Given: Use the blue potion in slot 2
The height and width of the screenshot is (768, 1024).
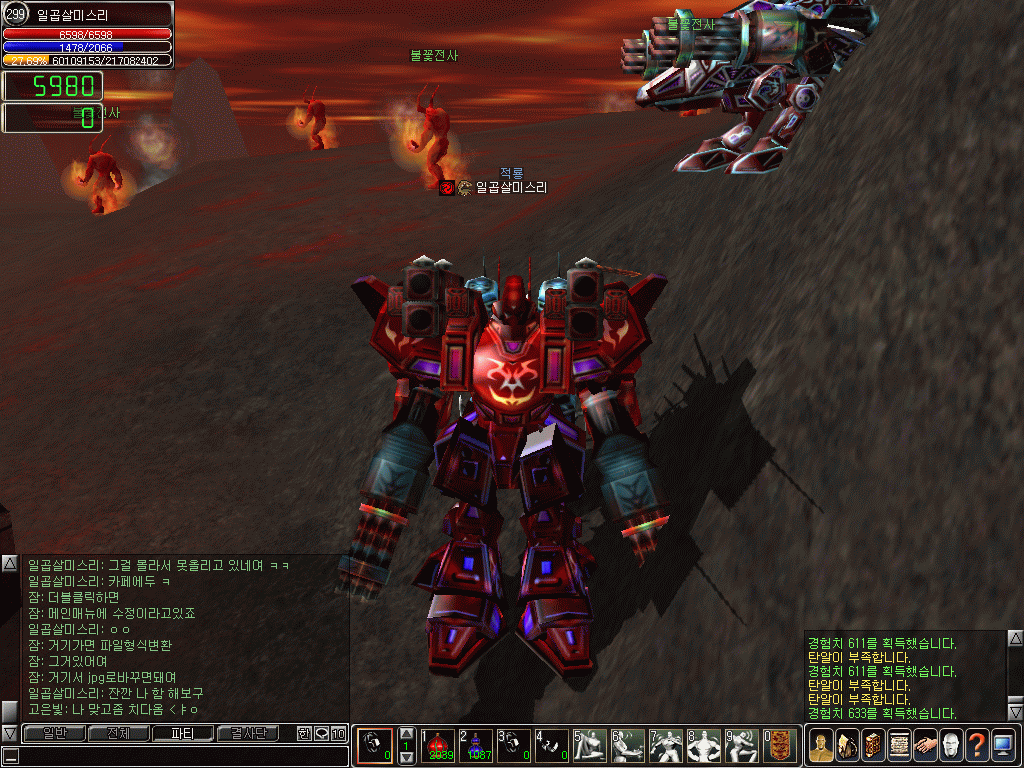Looking at the screenshot, I should [475, 745].
